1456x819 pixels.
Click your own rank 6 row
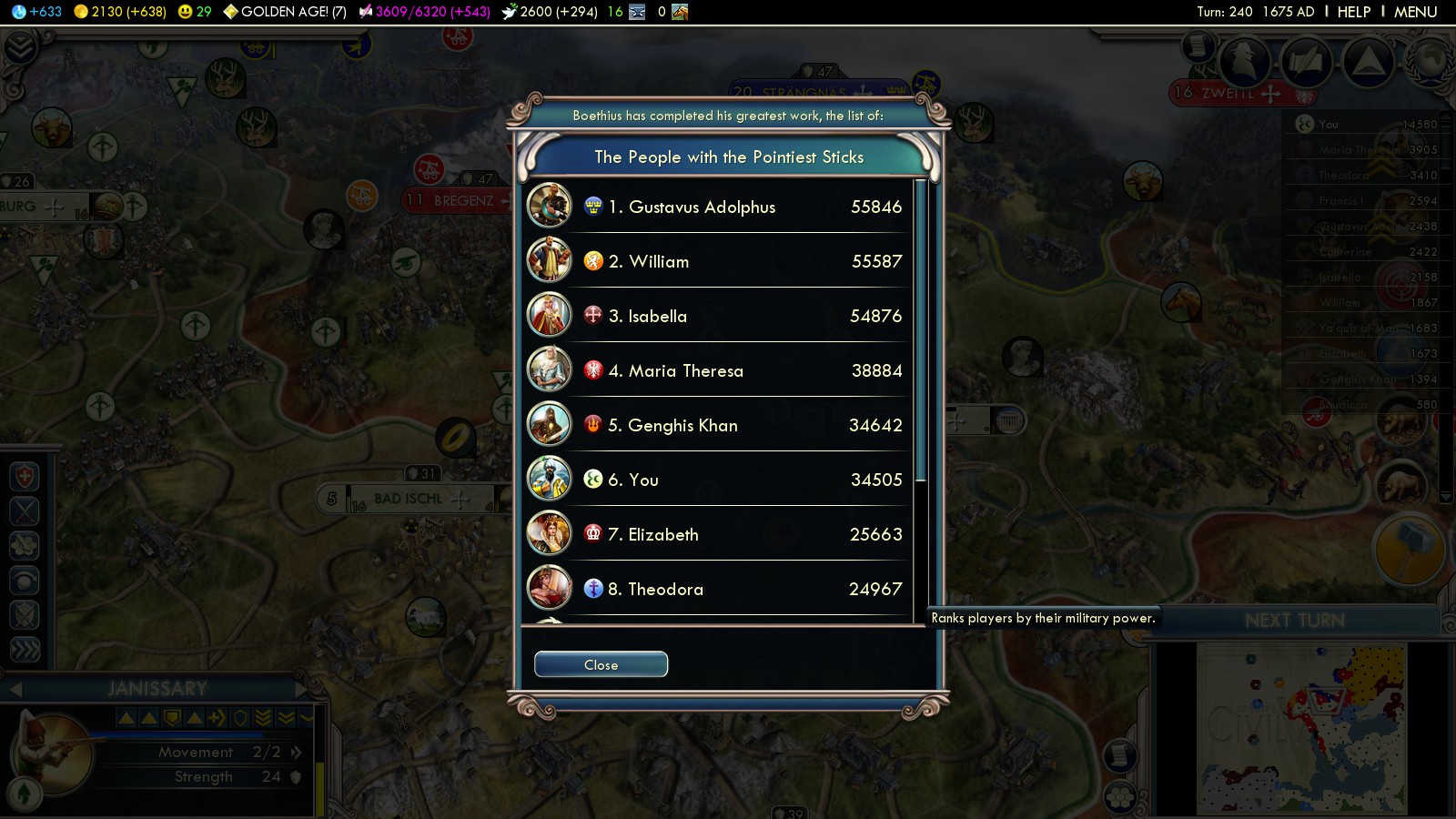click(x=717, y=480)
